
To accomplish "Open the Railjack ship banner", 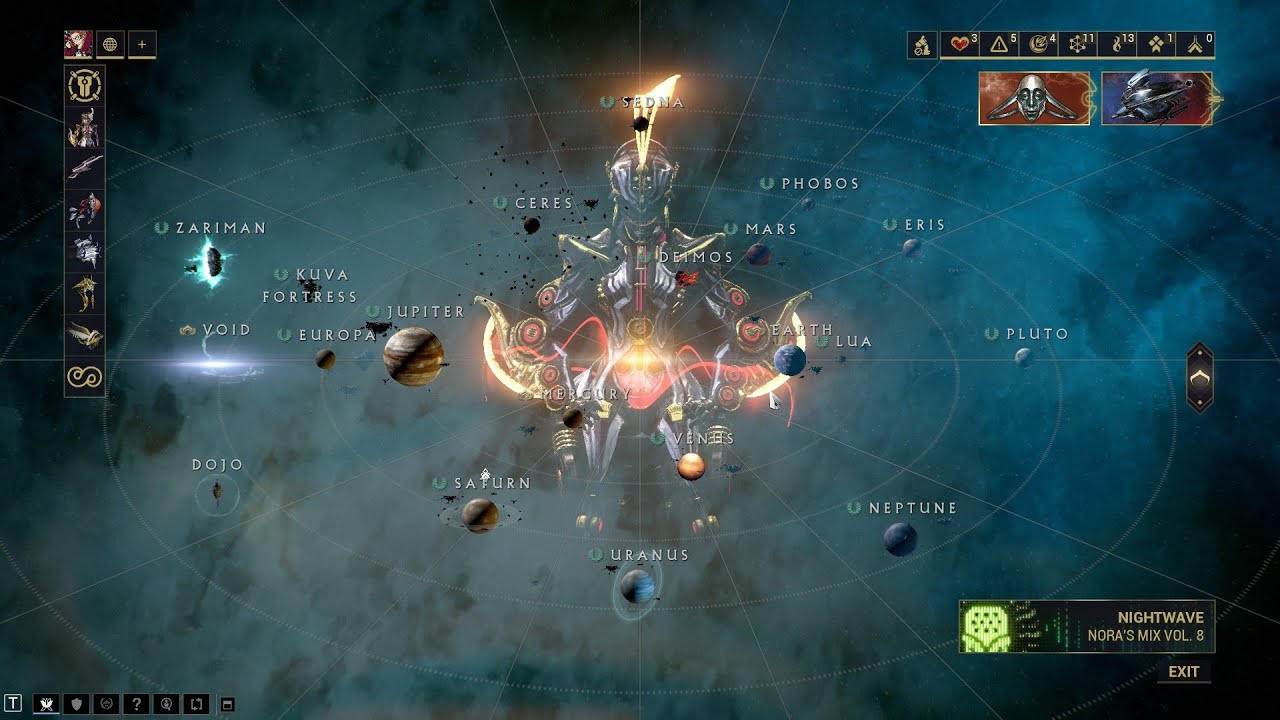I will pos(1156,98).
